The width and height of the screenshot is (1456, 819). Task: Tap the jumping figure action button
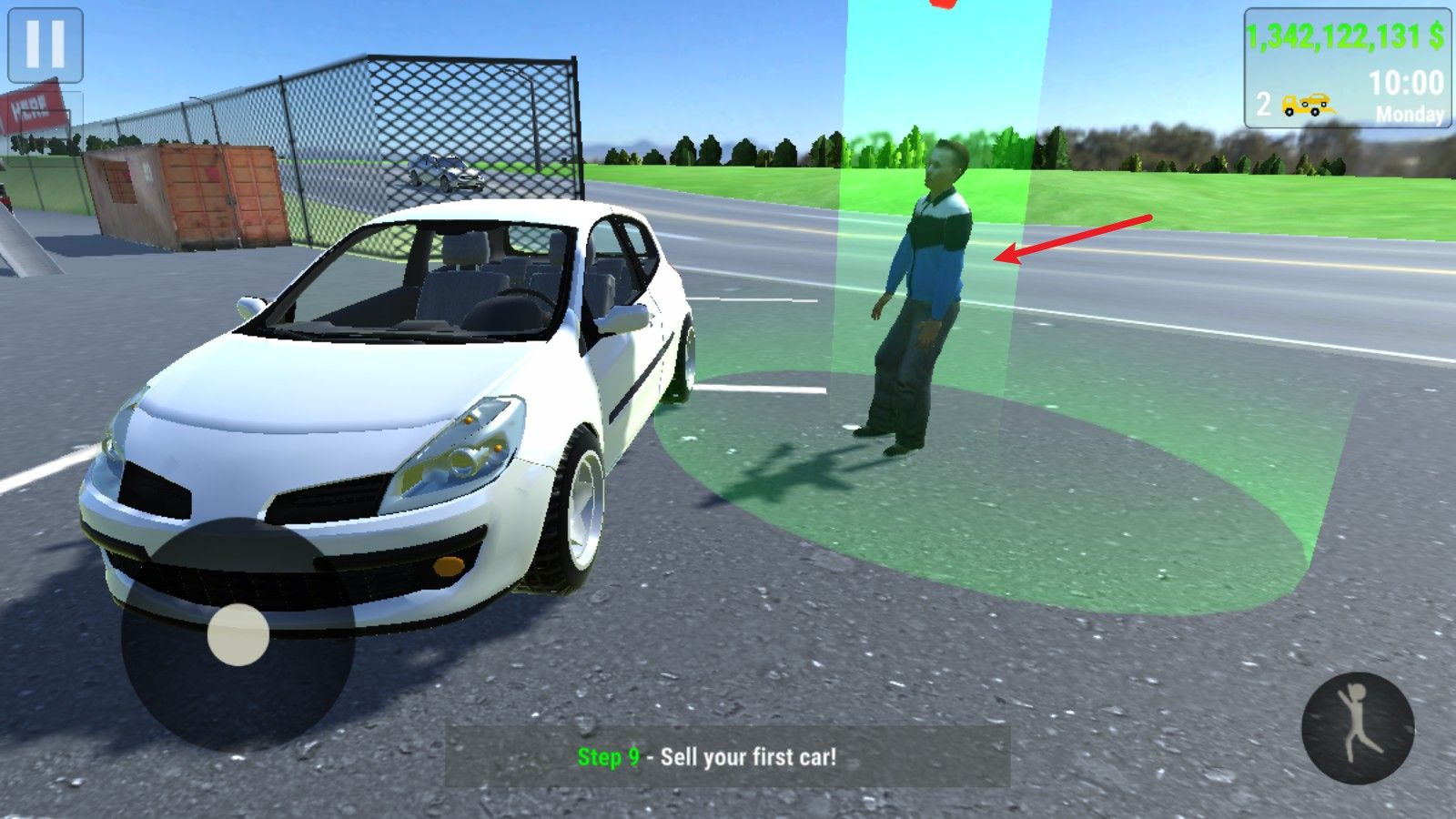click(1358, 728)
